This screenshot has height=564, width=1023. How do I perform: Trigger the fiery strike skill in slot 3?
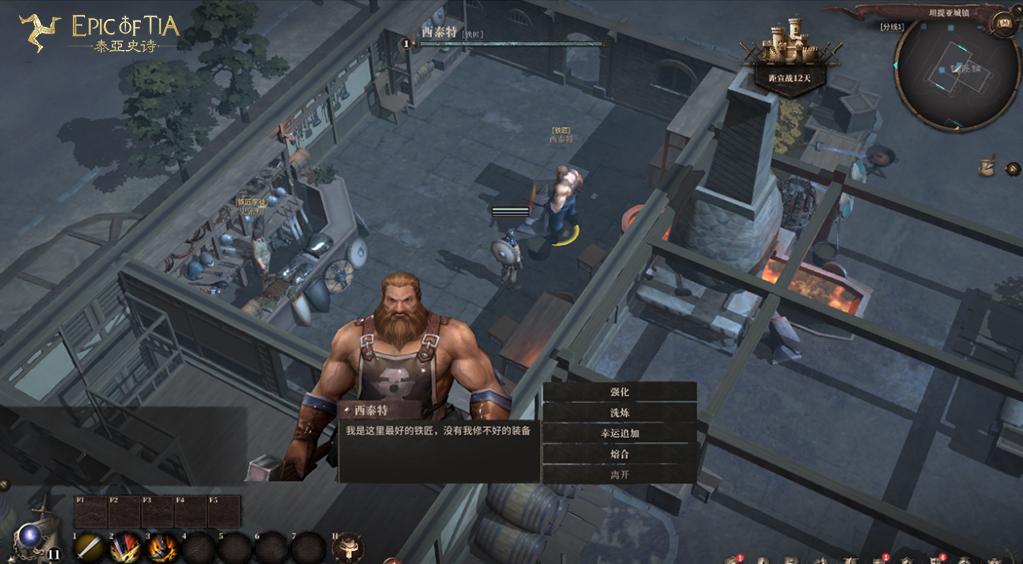161,547
